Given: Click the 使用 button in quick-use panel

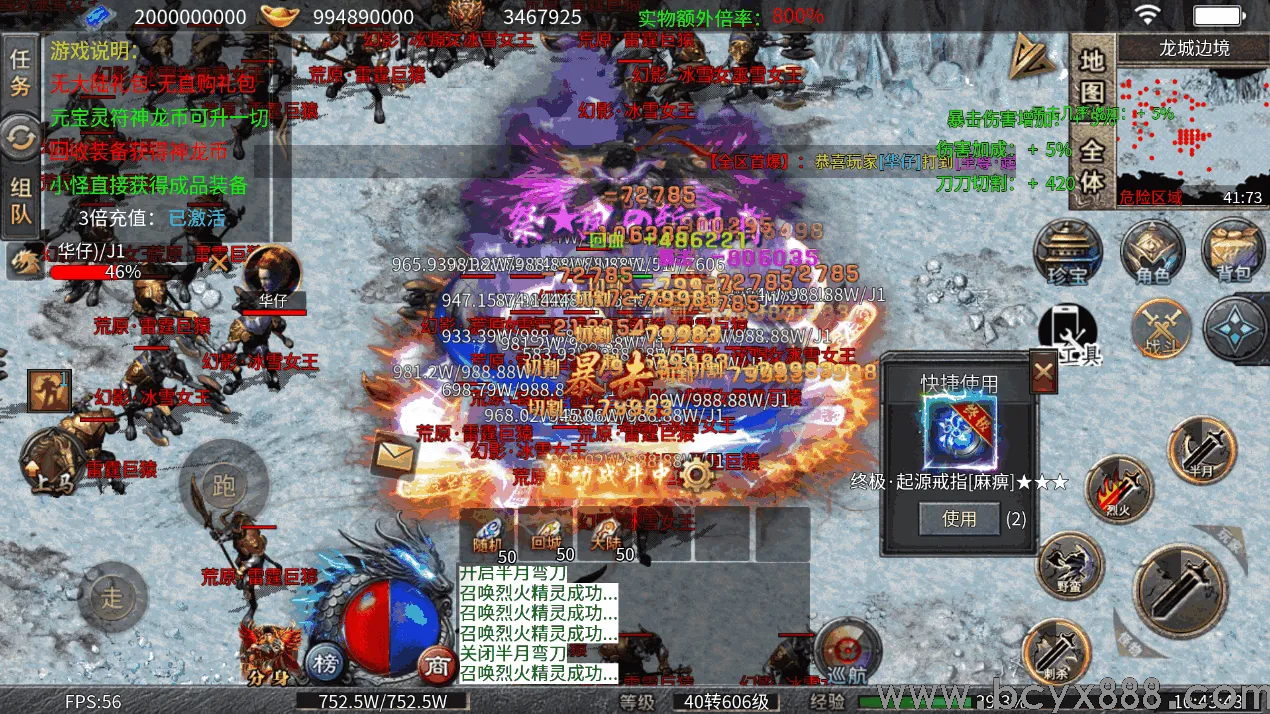Looking at the screenshot, I should [959, 518].
